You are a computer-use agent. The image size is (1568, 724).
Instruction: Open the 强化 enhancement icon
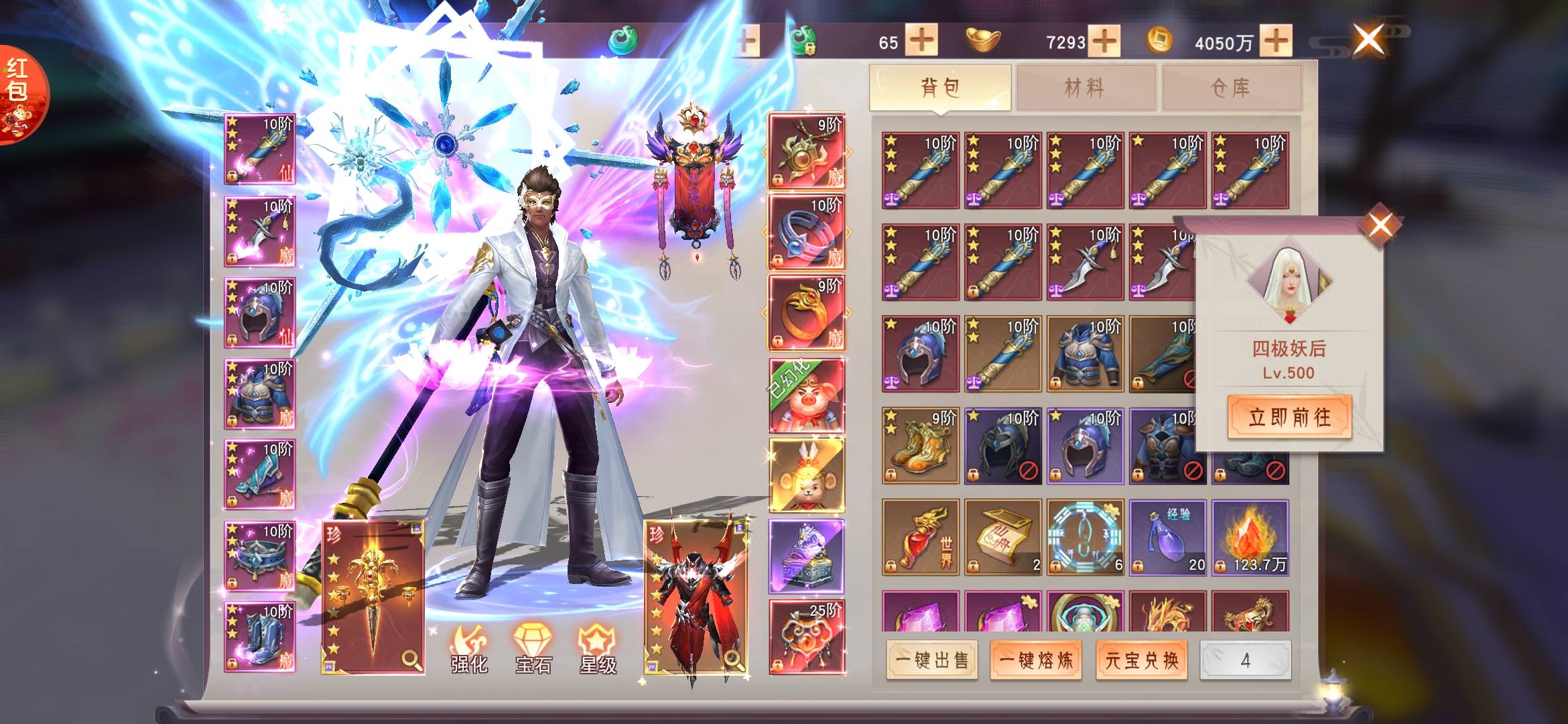469,649
